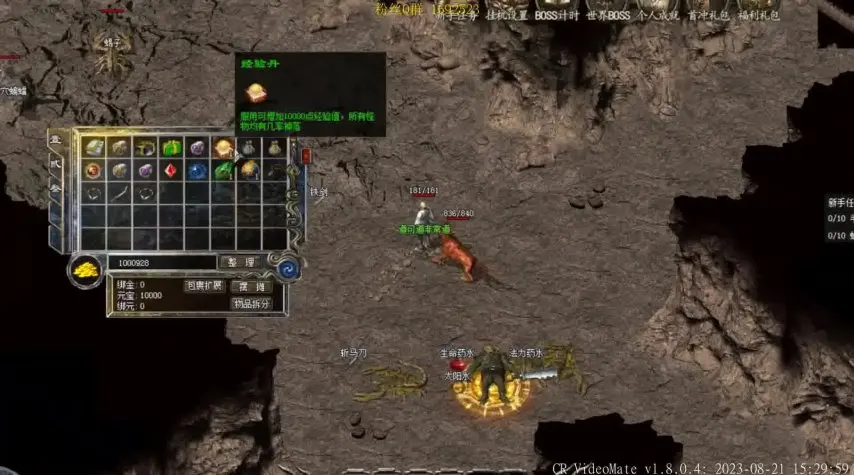Screen dimensions: 854x475
Task: Click the 包裹扩展 bag expansion button
Action: tap(204, 286)
